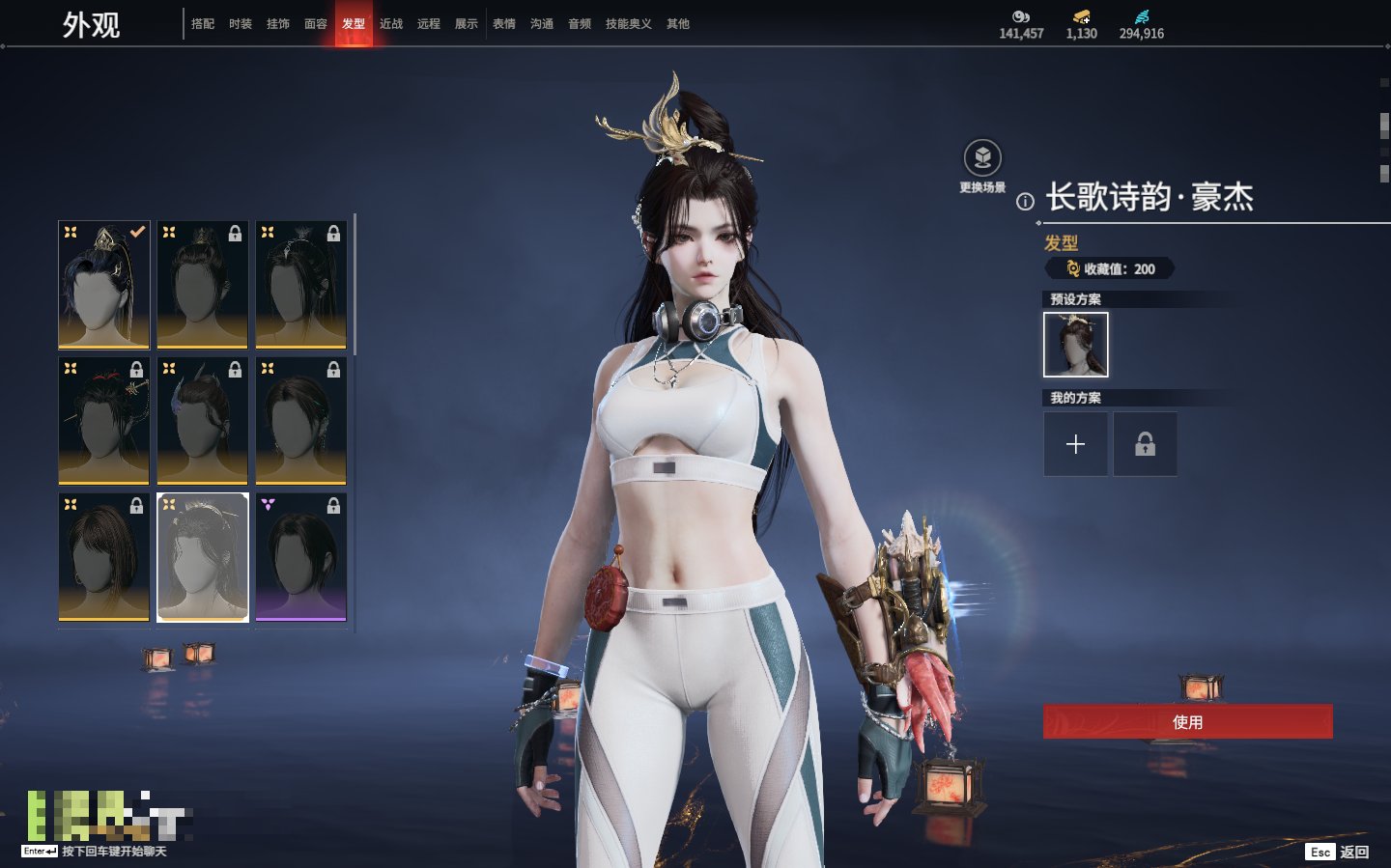
Task: Choose the equipped hairstyle with checkmark
Action: coord(104,285)
